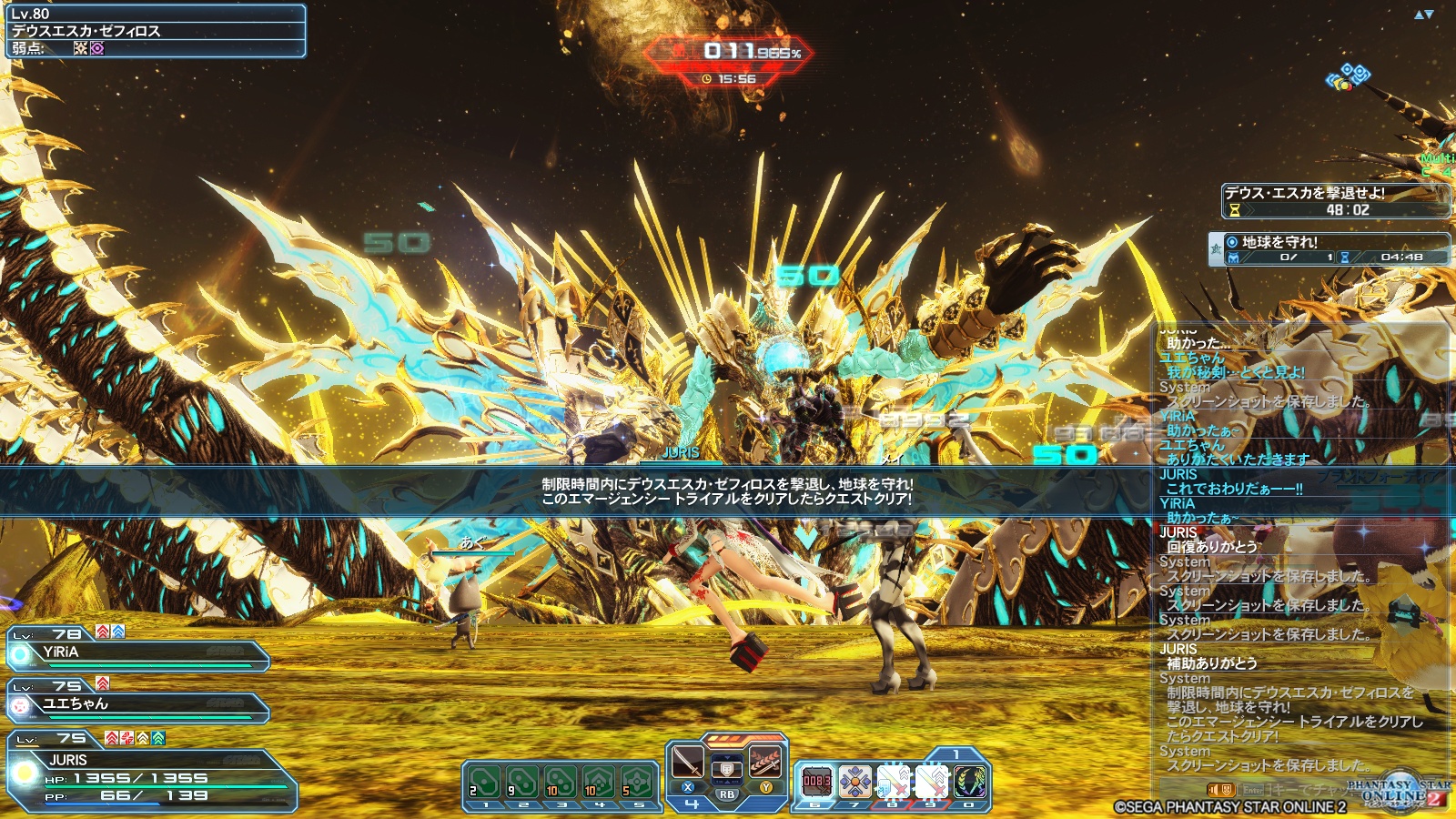This screenshot has width=1456, height=819.
Task: Click the up arrow at the top-right corner
Action: 1419,15
